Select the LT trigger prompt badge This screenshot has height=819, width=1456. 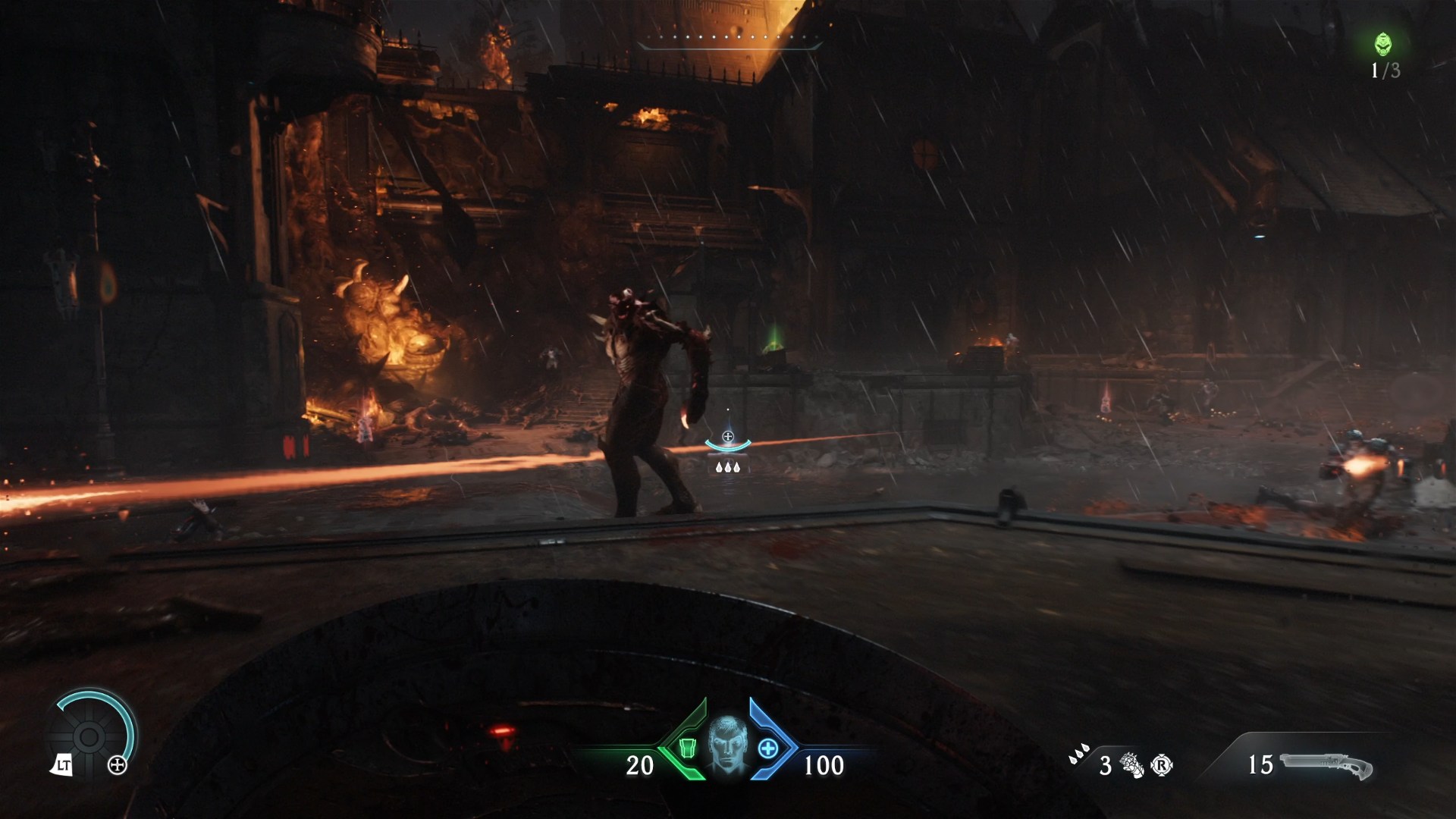[64, 765]
